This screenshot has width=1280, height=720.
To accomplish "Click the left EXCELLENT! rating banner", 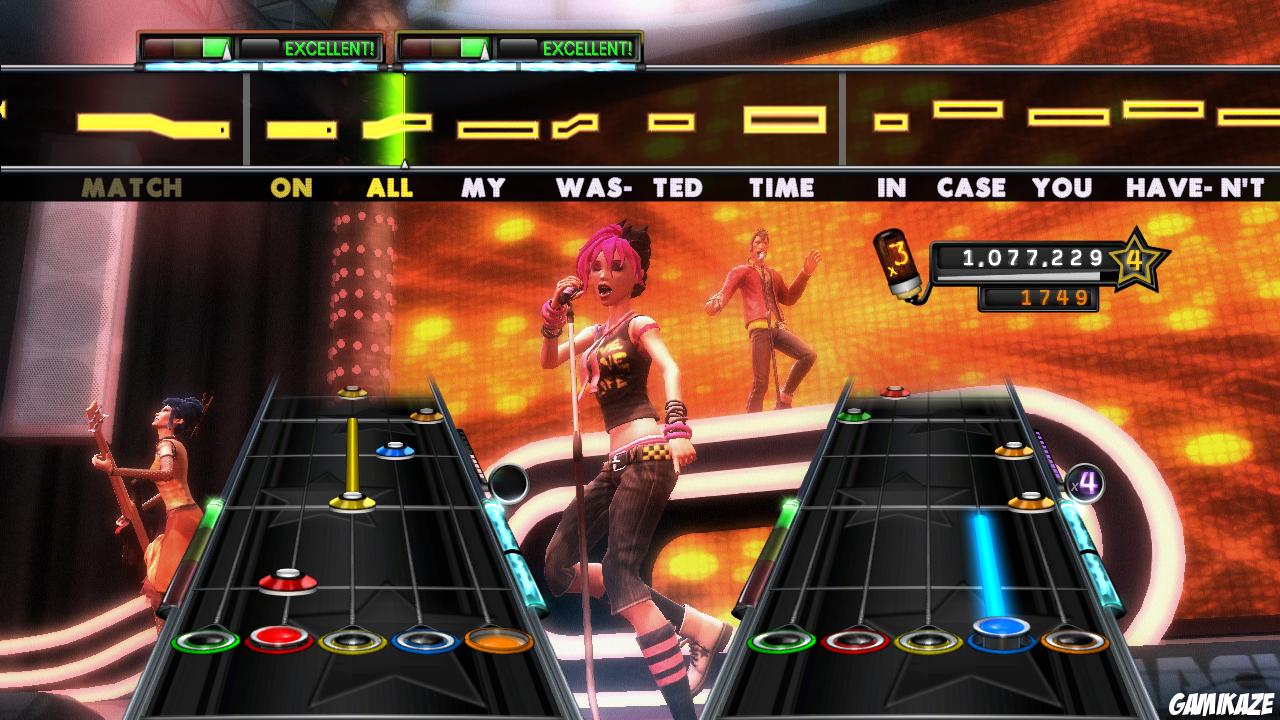I will pos(310,46).
